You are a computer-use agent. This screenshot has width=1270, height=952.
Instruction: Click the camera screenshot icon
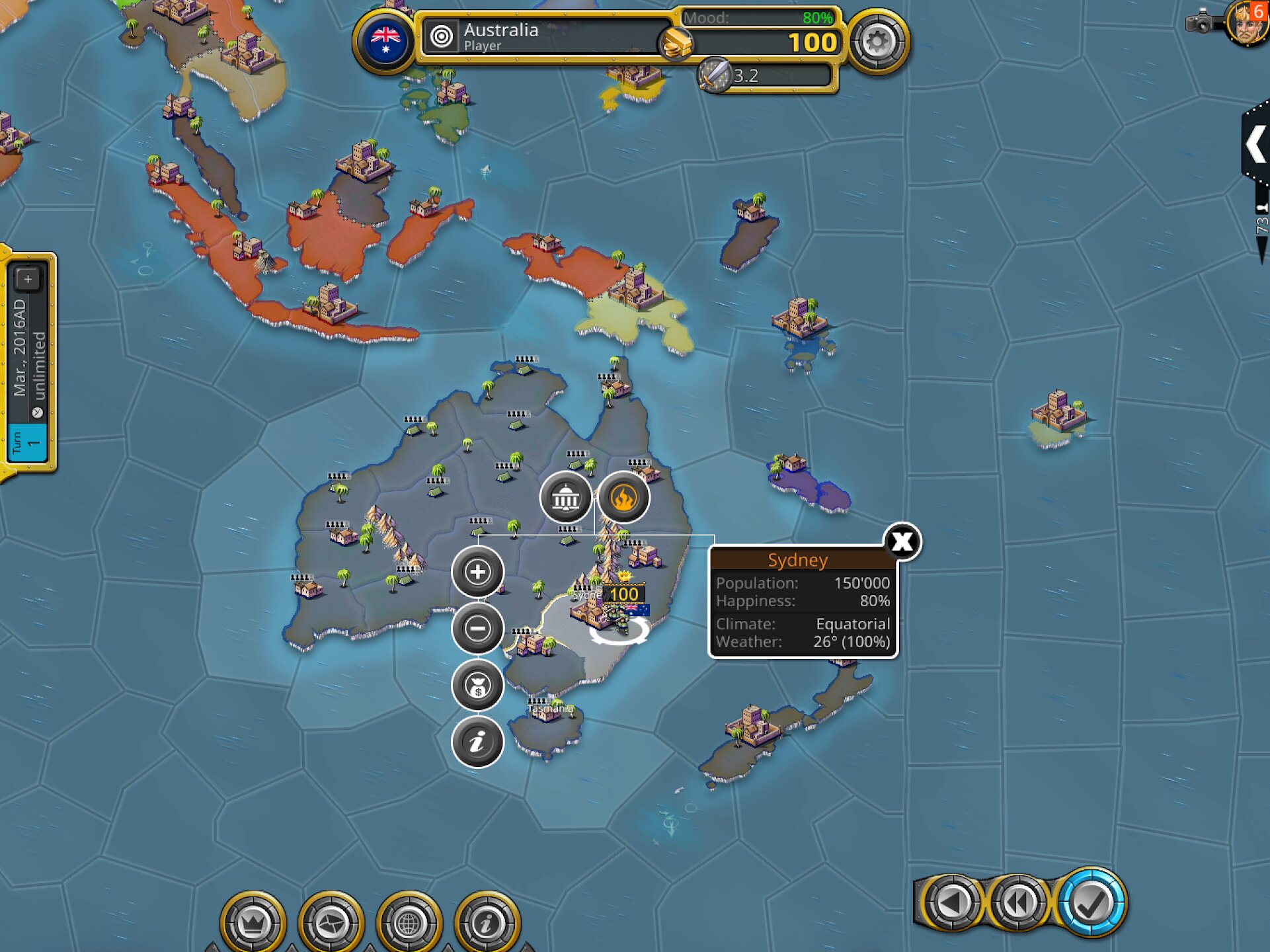1200,22
